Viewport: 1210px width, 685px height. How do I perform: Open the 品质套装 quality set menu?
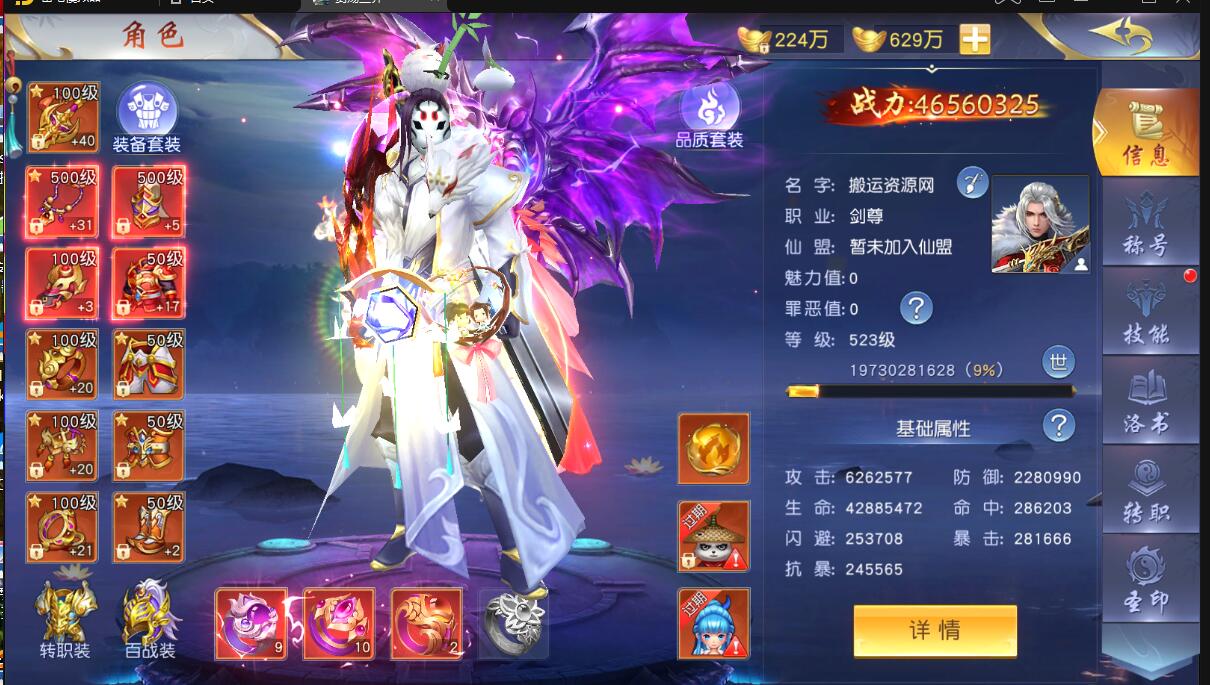[x=709, y=115]
